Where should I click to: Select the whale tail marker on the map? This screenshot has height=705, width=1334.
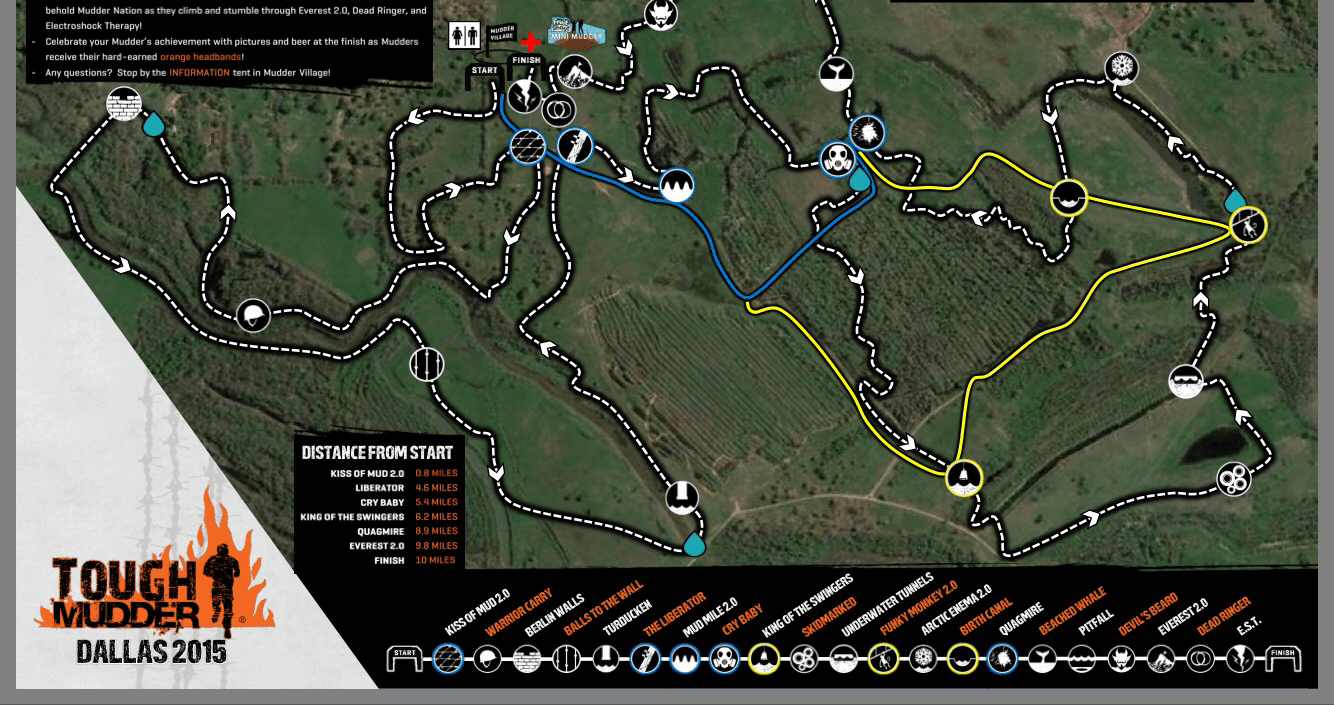click(835, 75)
